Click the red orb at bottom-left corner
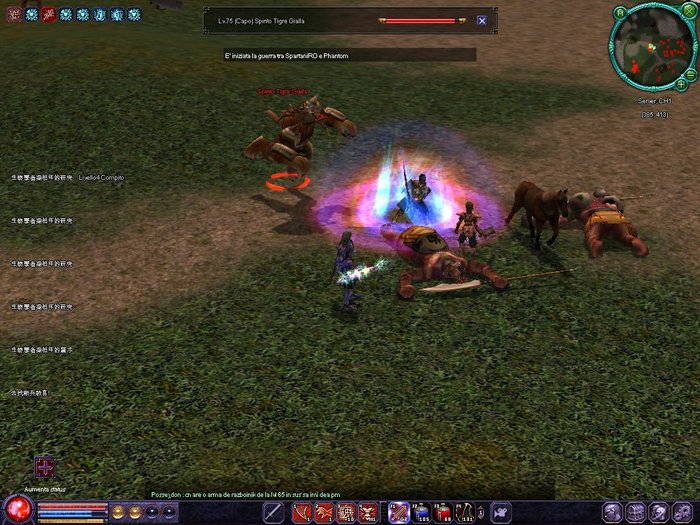 (16, 508)
